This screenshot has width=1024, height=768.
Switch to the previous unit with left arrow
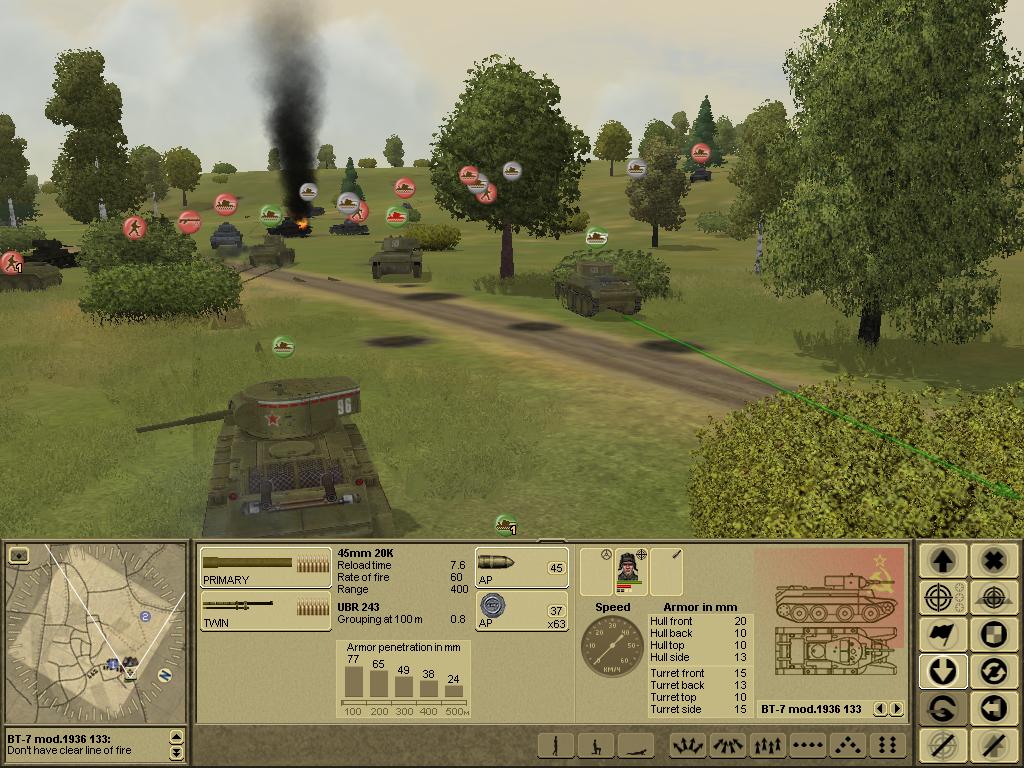pyautogui.click(x=880, y=709)
